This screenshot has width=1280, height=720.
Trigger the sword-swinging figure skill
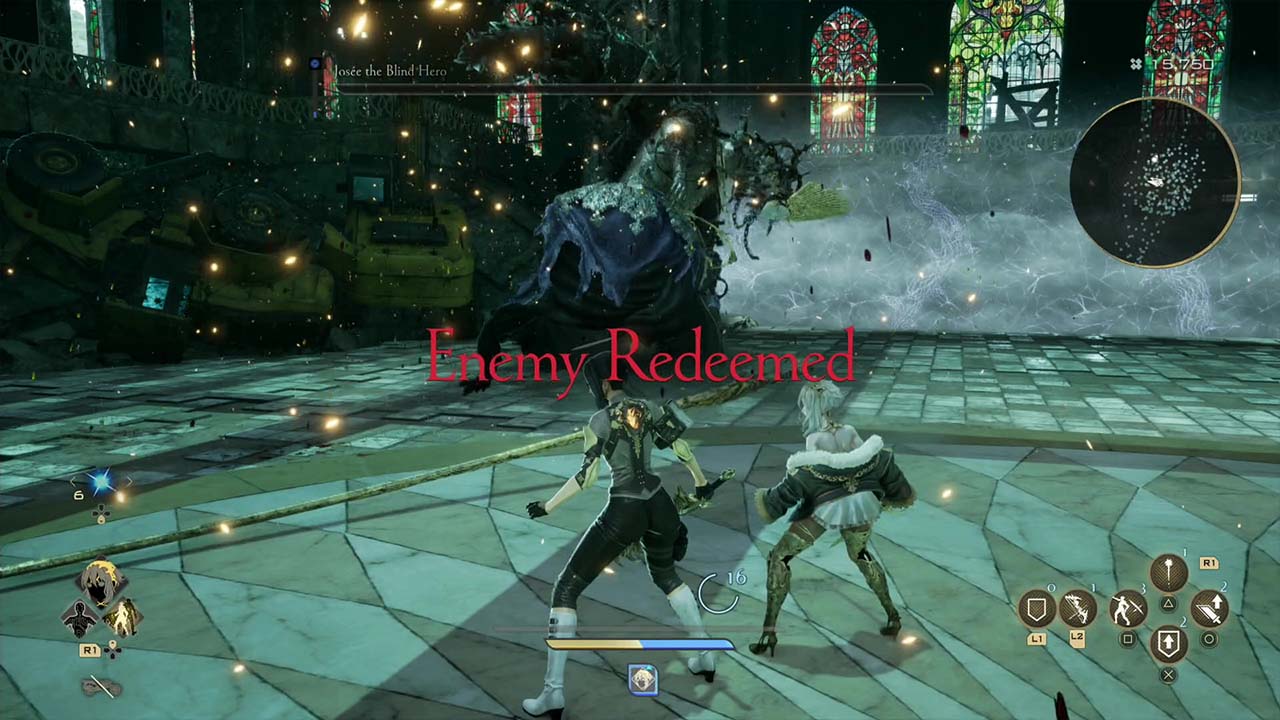click(1128, 608)
